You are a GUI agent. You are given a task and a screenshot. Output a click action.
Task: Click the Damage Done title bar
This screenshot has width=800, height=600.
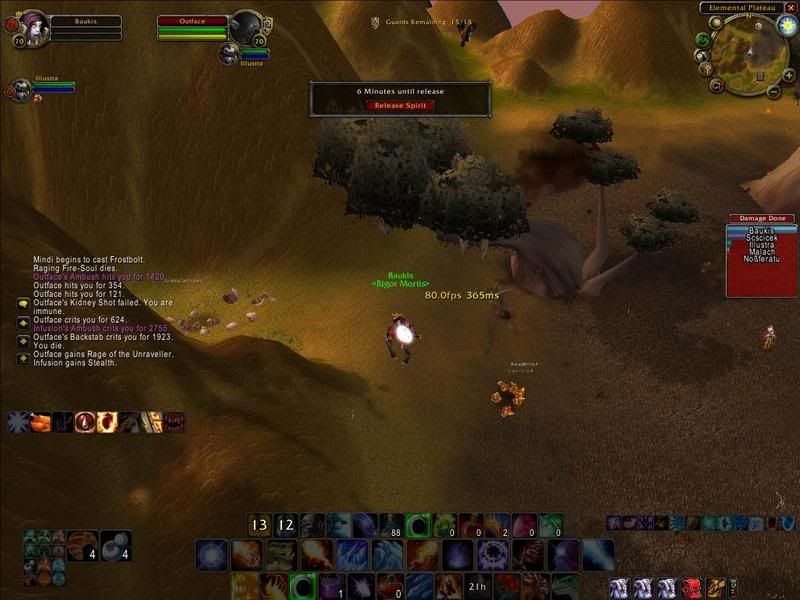pos(761,218)
